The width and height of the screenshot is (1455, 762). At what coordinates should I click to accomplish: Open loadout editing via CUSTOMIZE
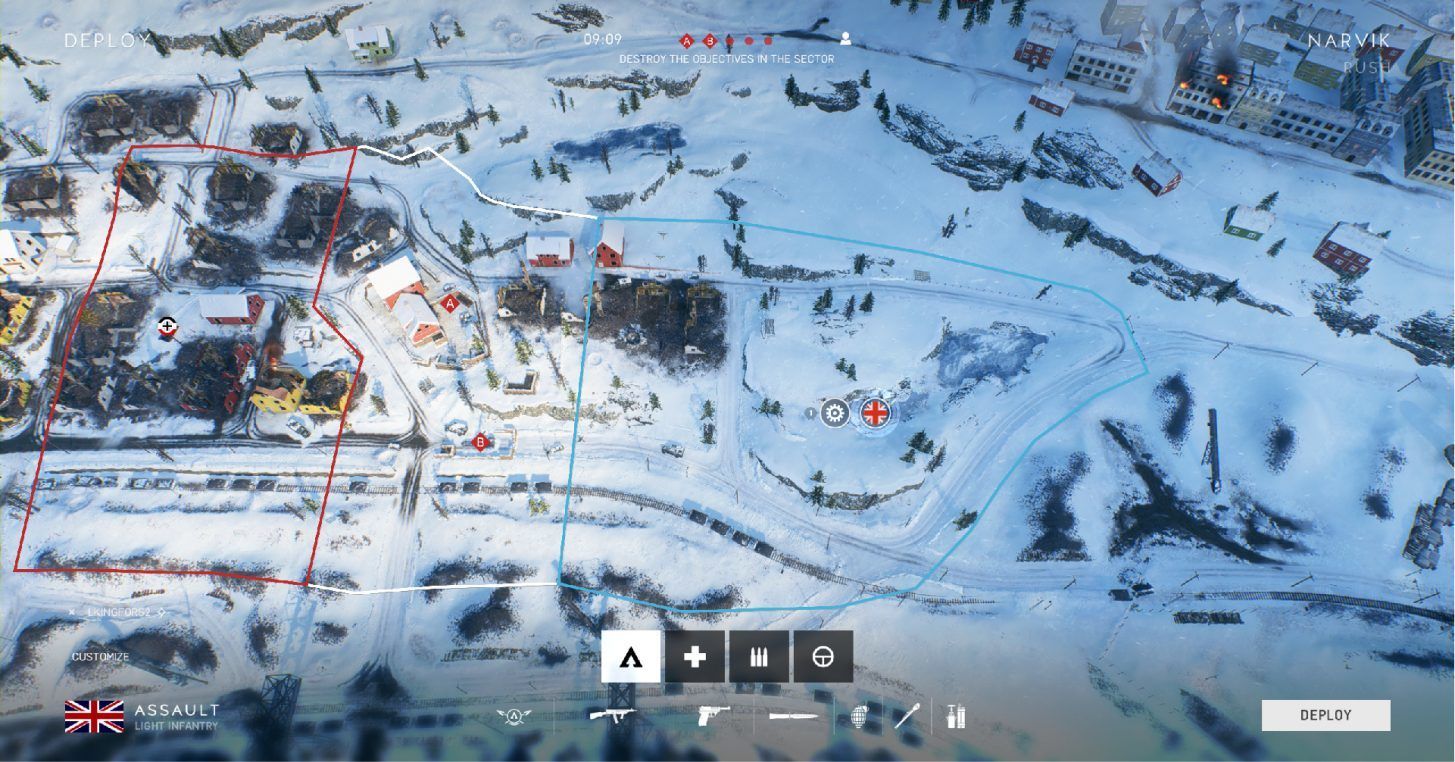pos(99,658)
